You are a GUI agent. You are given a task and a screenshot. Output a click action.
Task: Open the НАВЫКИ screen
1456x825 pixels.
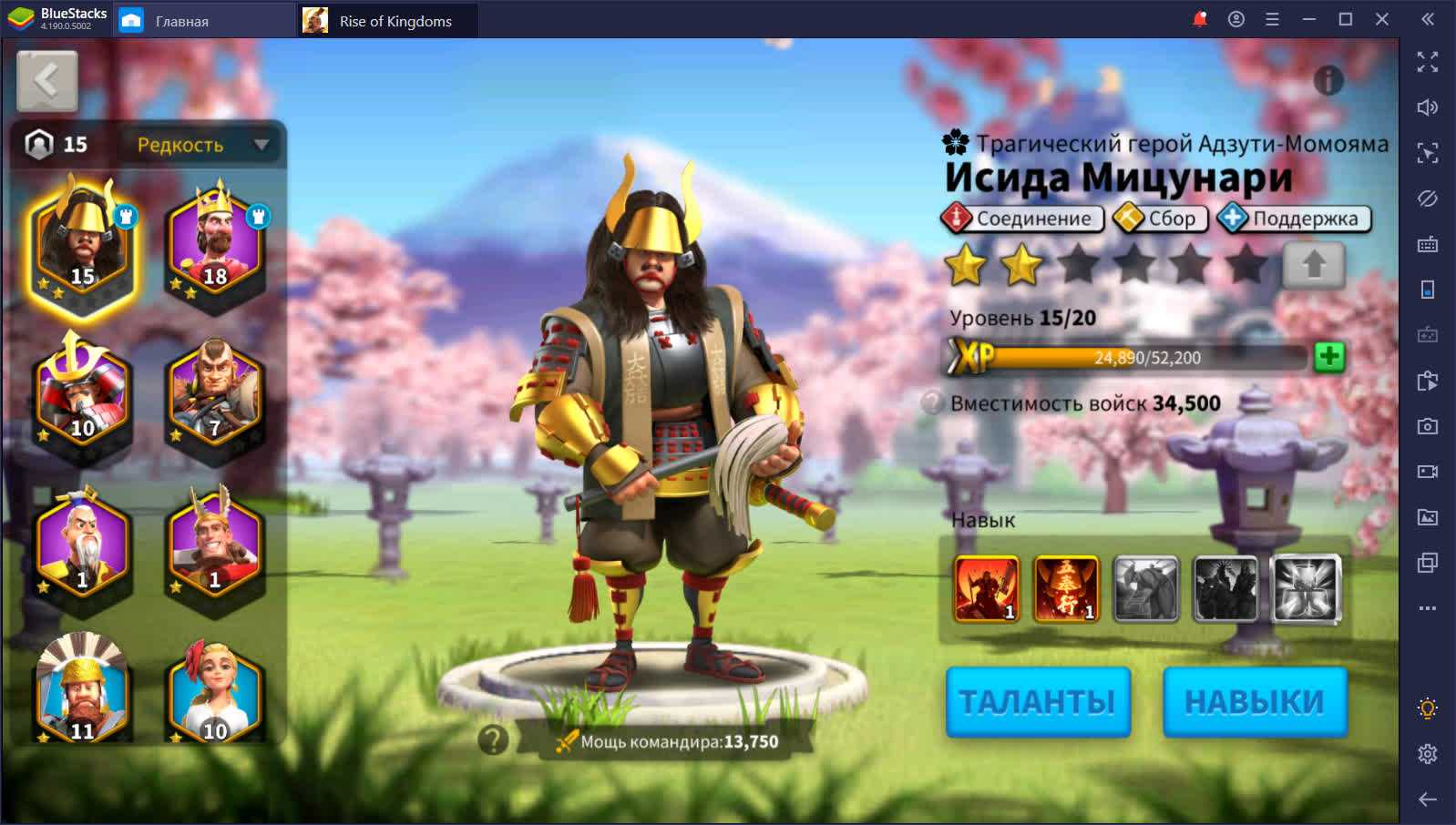[x=1255, y=701]
